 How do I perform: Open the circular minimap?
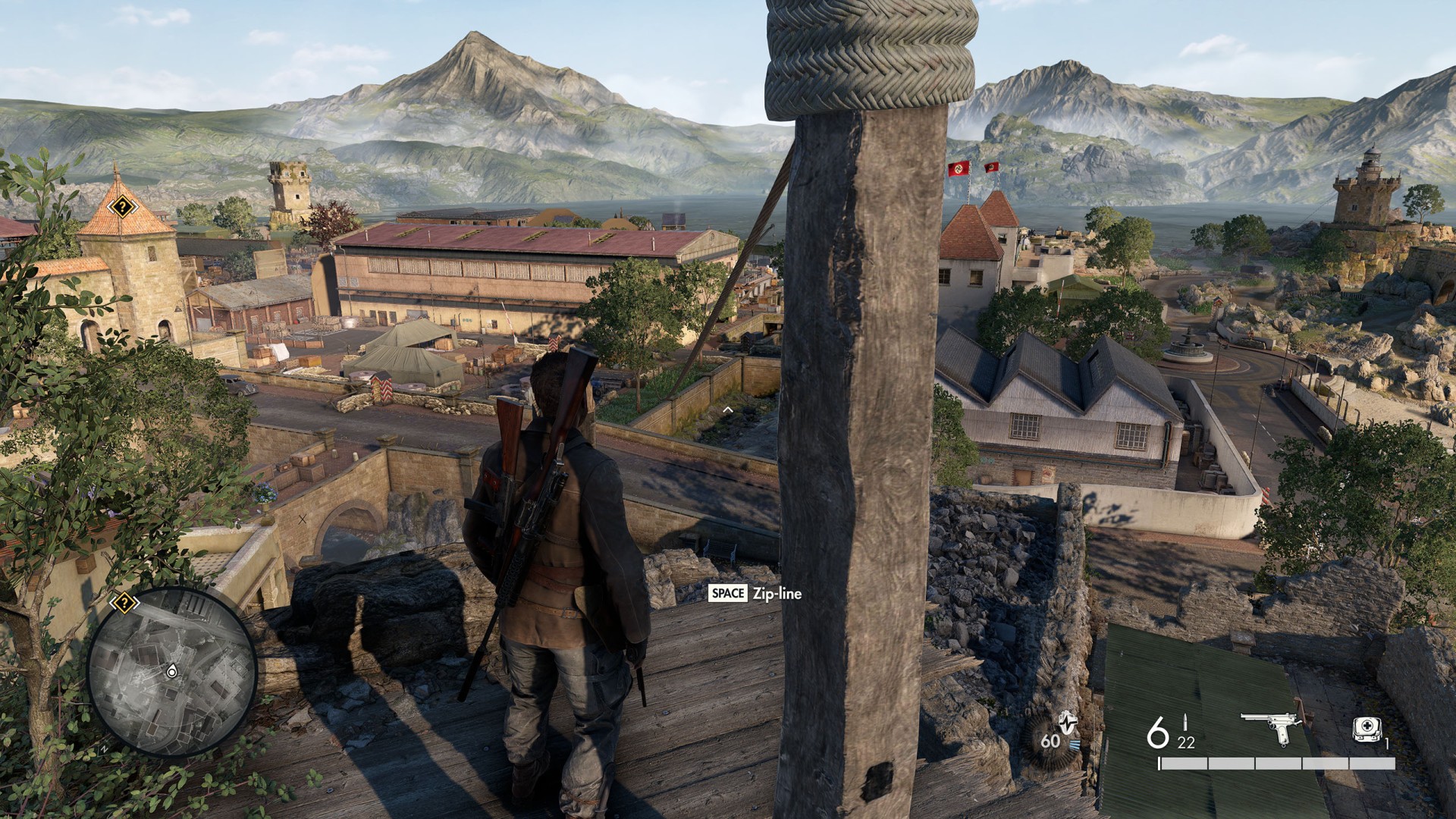172,672
